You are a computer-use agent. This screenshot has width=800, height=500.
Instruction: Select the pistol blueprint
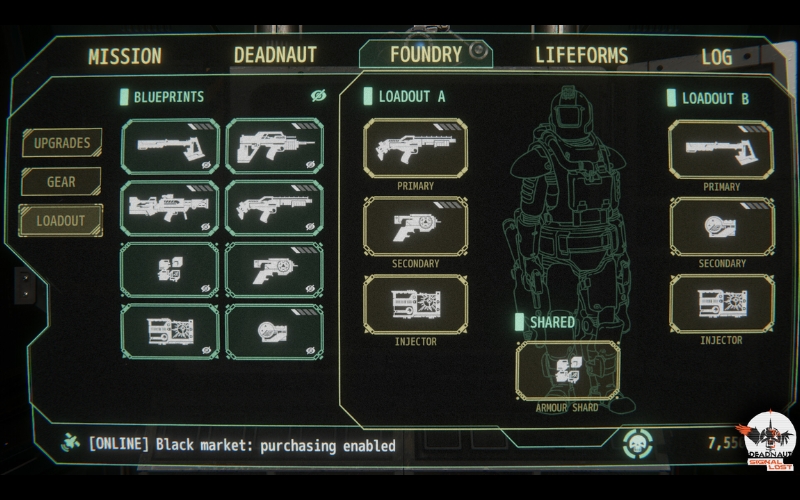[274, 270]
